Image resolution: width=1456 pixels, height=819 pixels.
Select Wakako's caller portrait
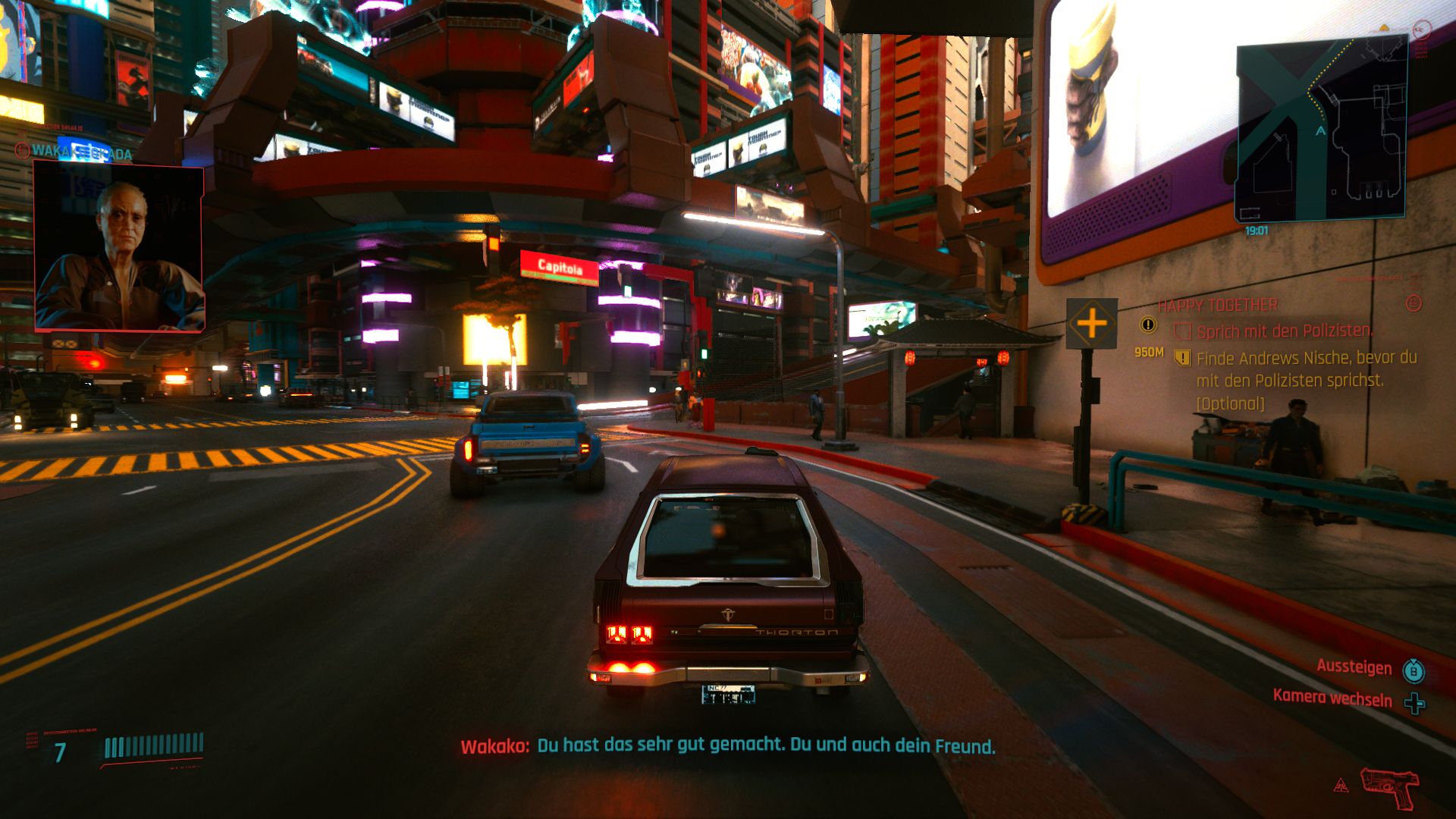(x=119, y=249)
